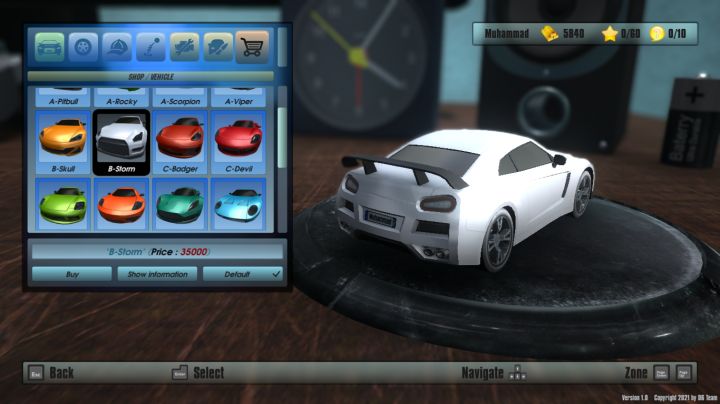Open the cap-shaped icon tab
This screenshot has height=404, width=720.
coord(117,47)
